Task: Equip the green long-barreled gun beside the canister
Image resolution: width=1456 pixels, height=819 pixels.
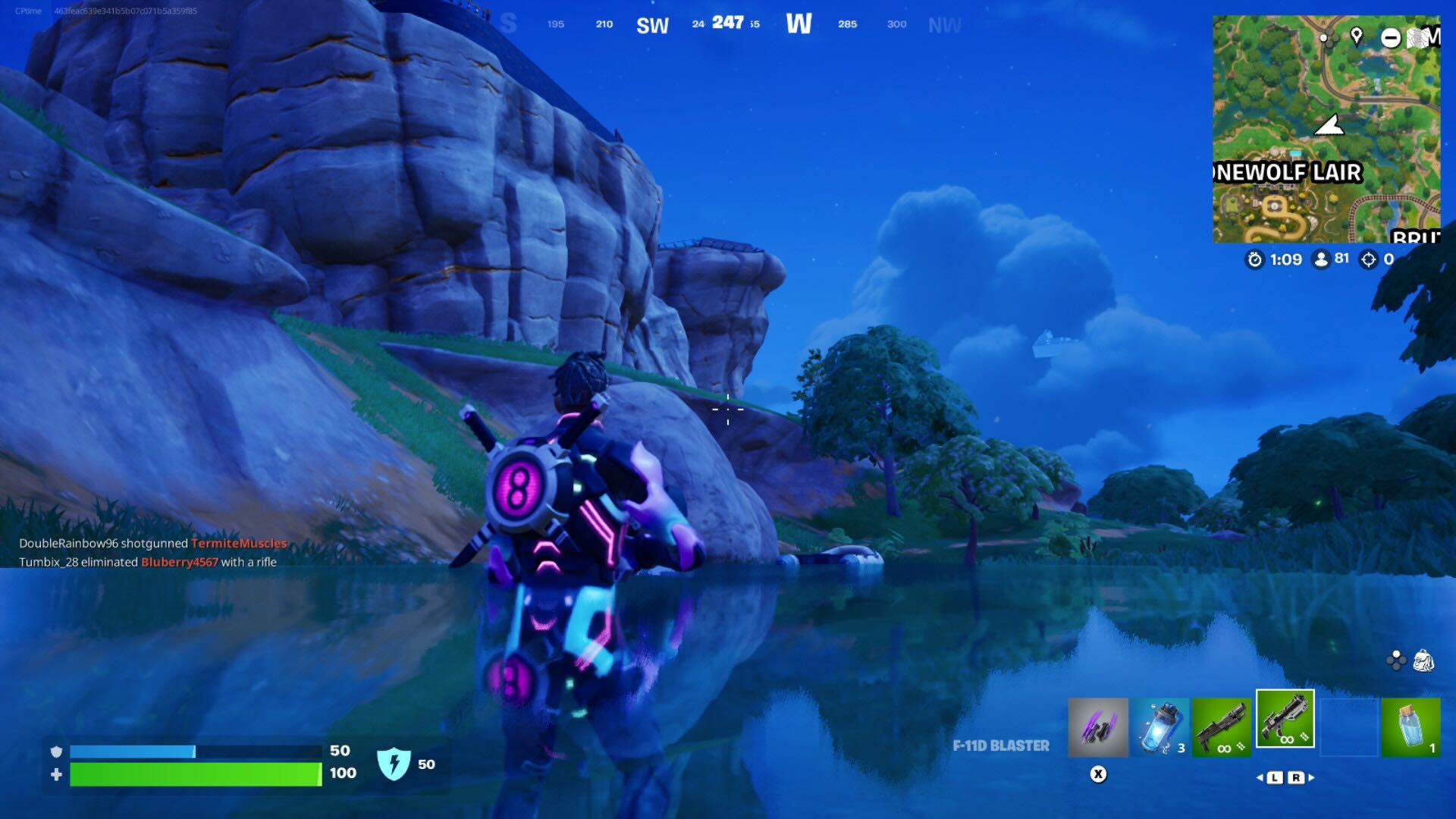Action: [x=1221, y=728]
